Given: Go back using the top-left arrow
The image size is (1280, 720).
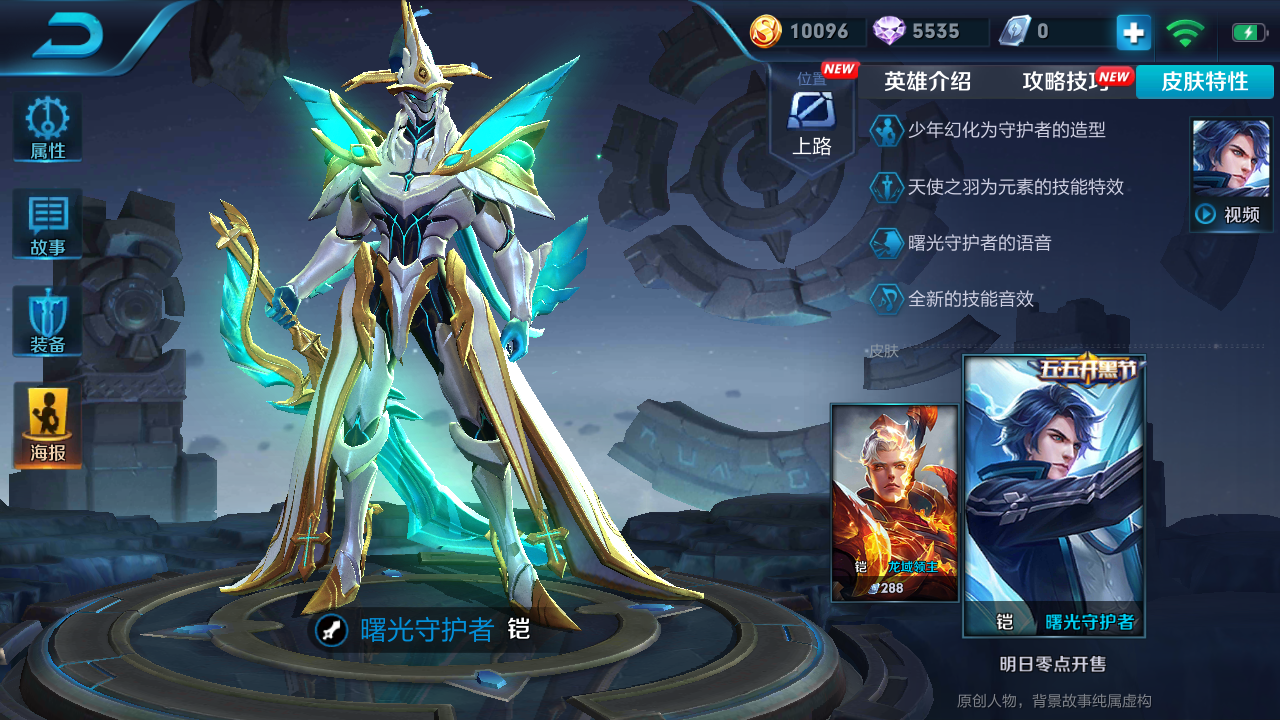Looking at the screenshot, I should coord(68,36).
